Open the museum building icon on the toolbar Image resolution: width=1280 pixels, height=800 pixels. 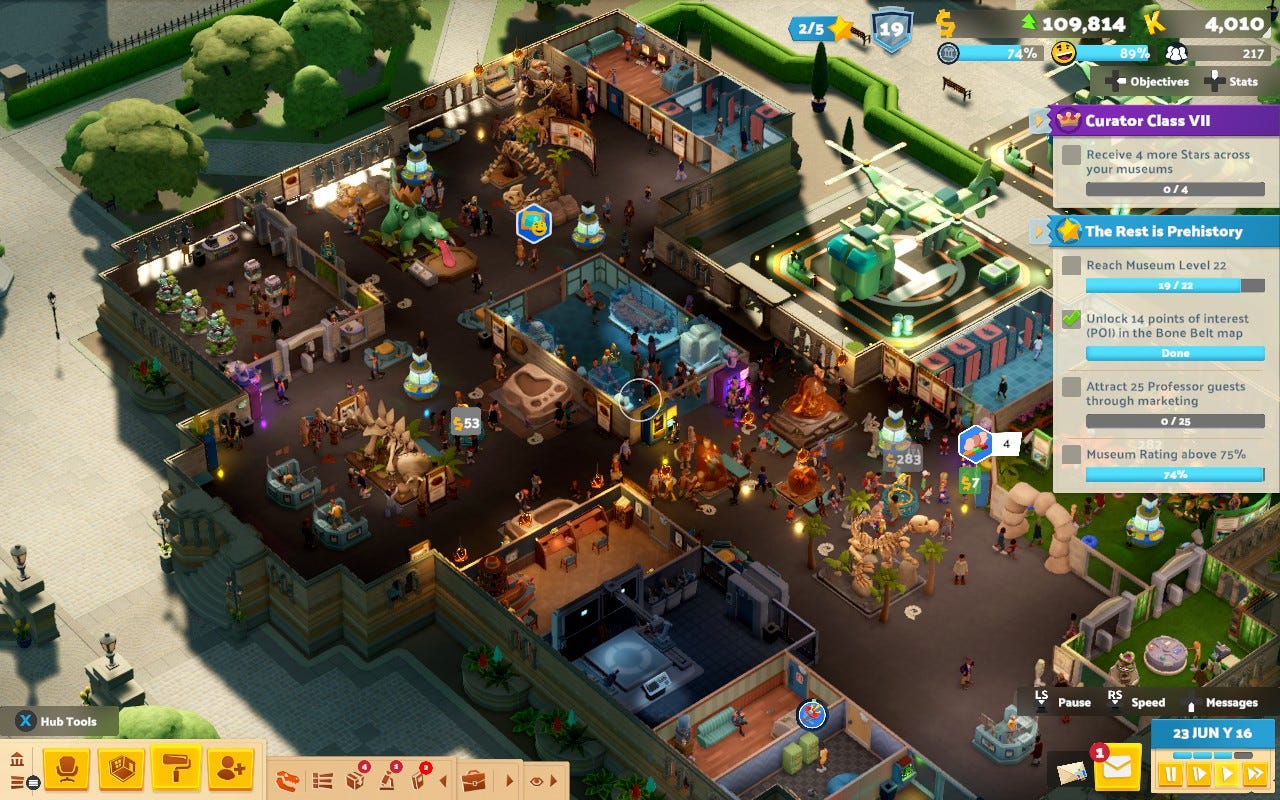(17, 762)
